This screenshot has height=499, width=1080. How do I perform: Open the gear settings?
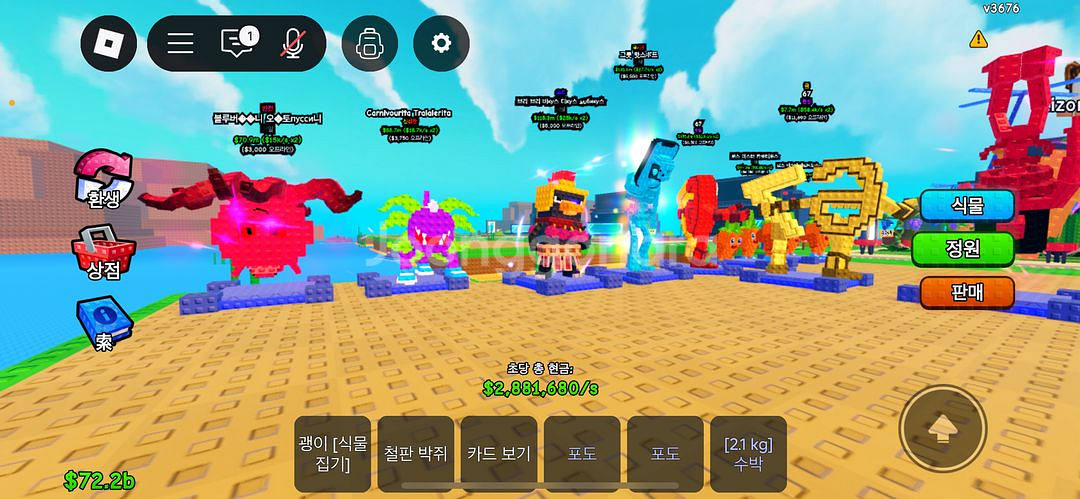coord(441,43)
